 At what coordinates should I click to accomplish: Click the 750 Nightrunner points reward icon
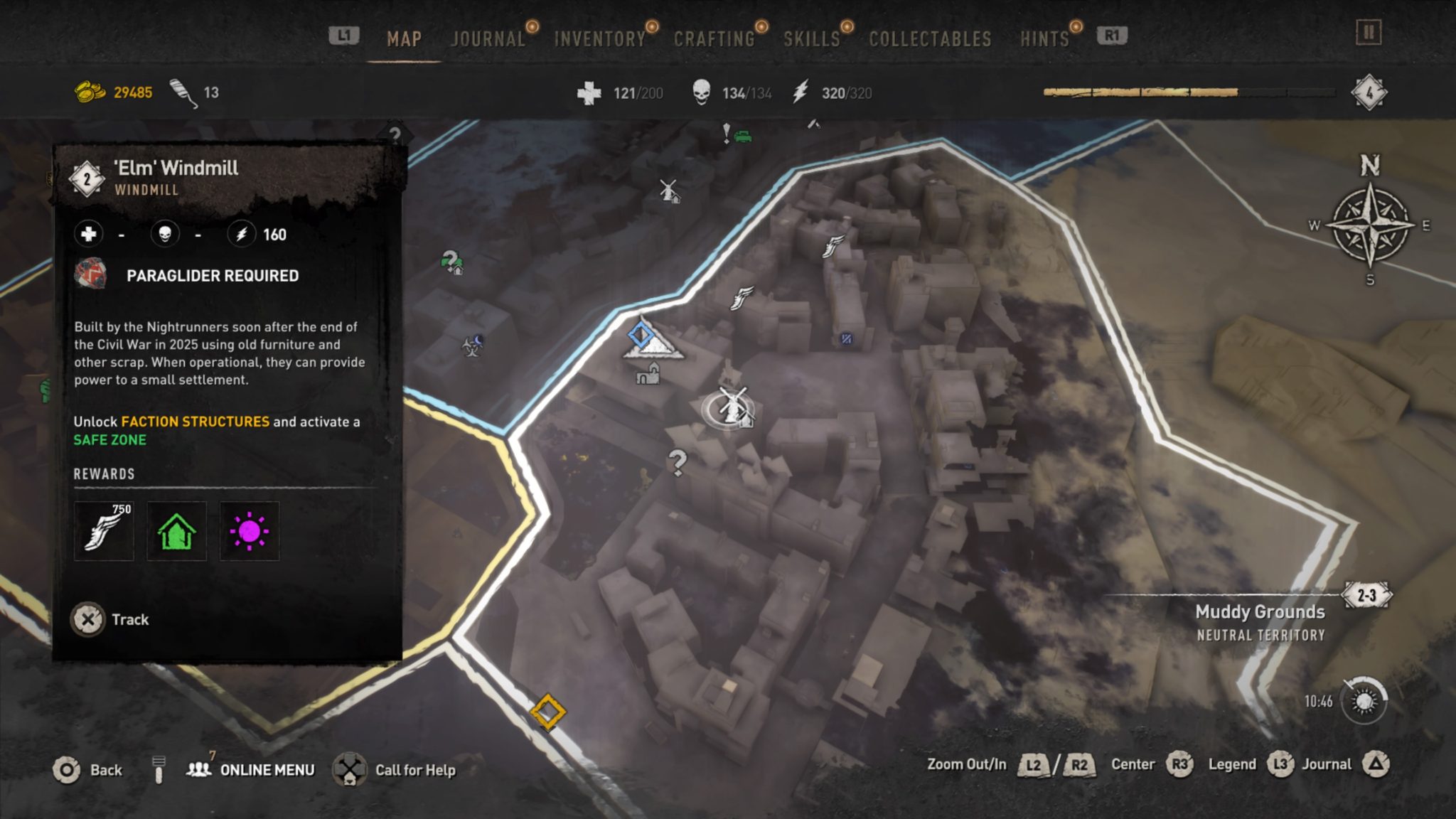click(104, 531)
